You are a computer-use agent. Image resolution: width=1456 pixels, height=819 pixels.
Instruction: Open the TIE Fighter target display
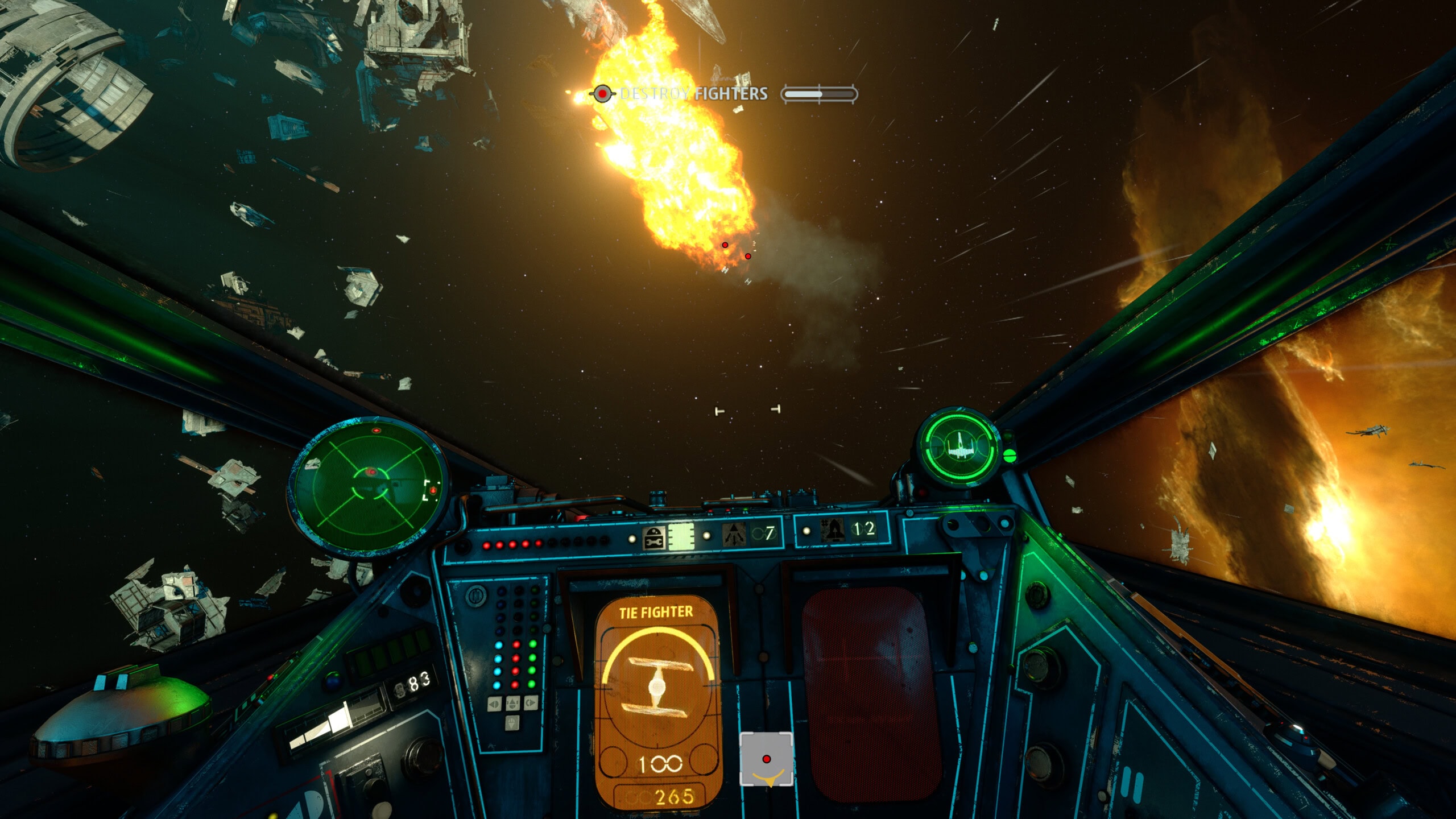coord(657,703)
